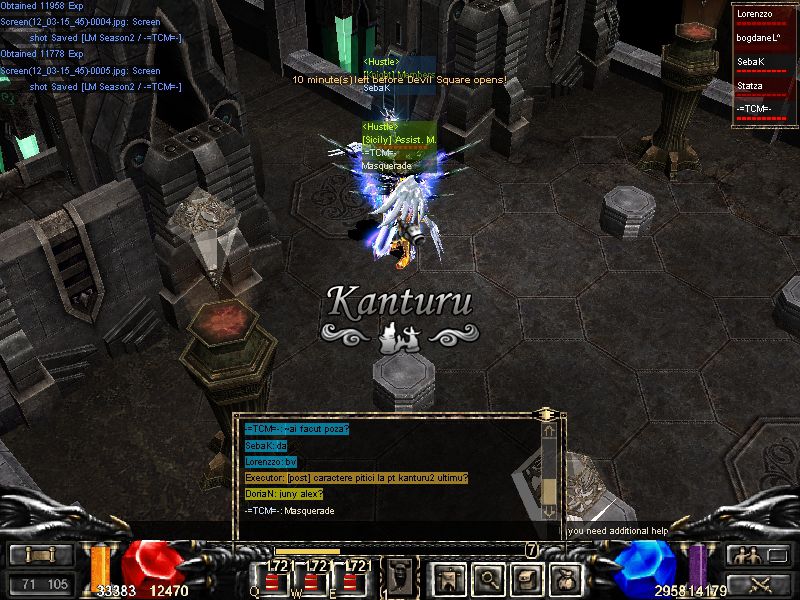The height and width of the screenshot is (600, 800).
Task: Click the magnifying glass button
Action: click(x=487, y=576)
